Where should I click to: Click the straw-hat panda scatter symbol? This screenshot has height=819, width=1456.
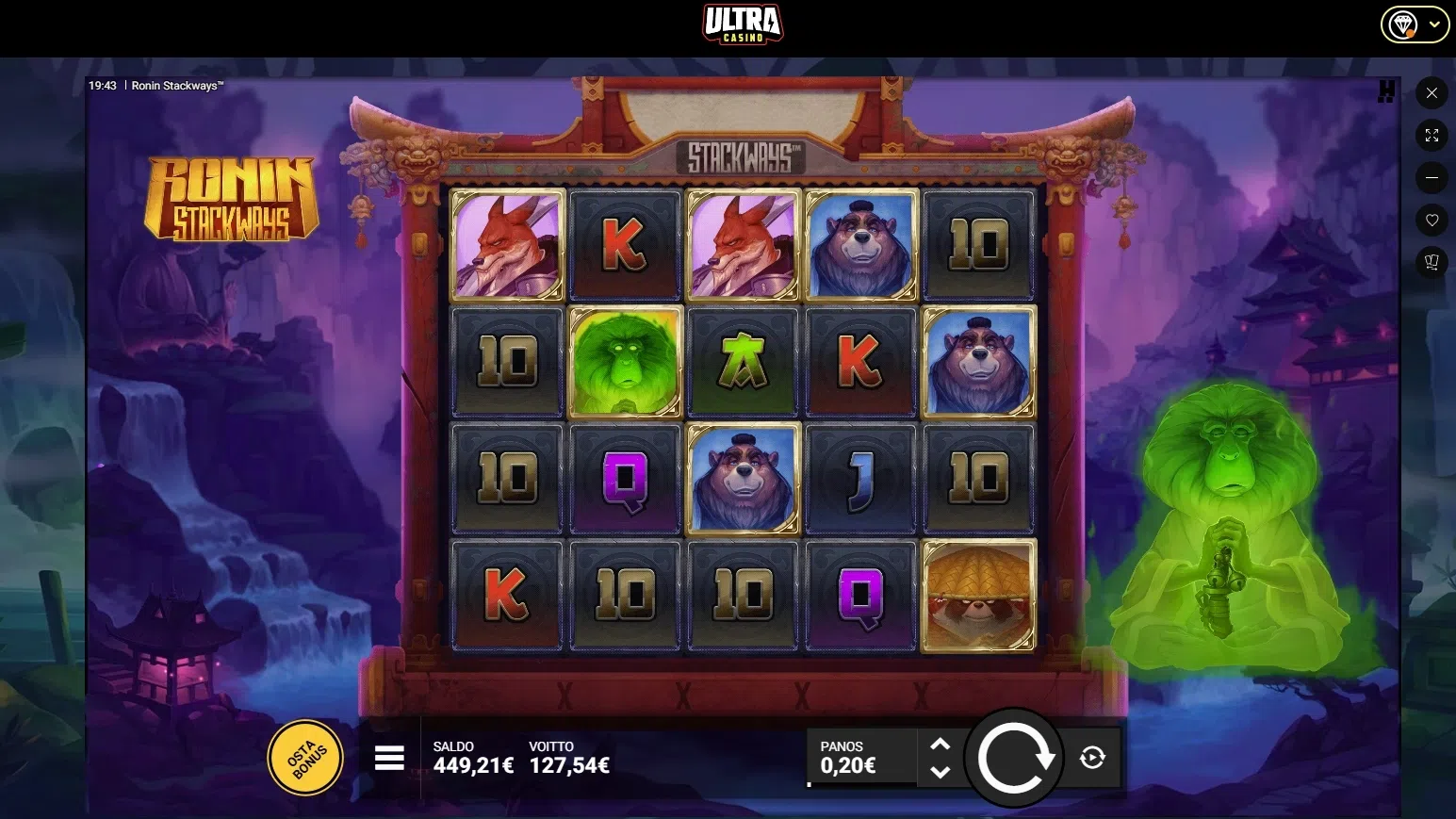(x=978, y=595)
